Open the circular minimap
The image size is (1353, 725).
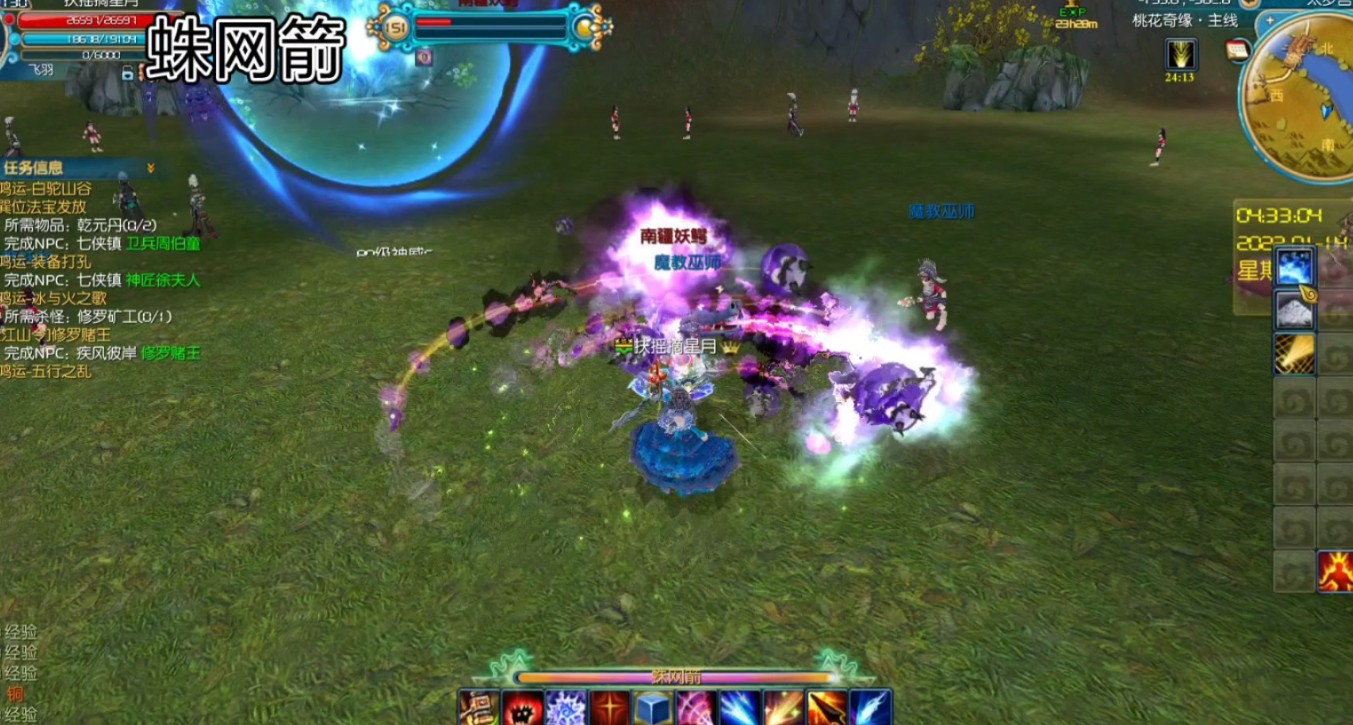(x=1297, y=97)
